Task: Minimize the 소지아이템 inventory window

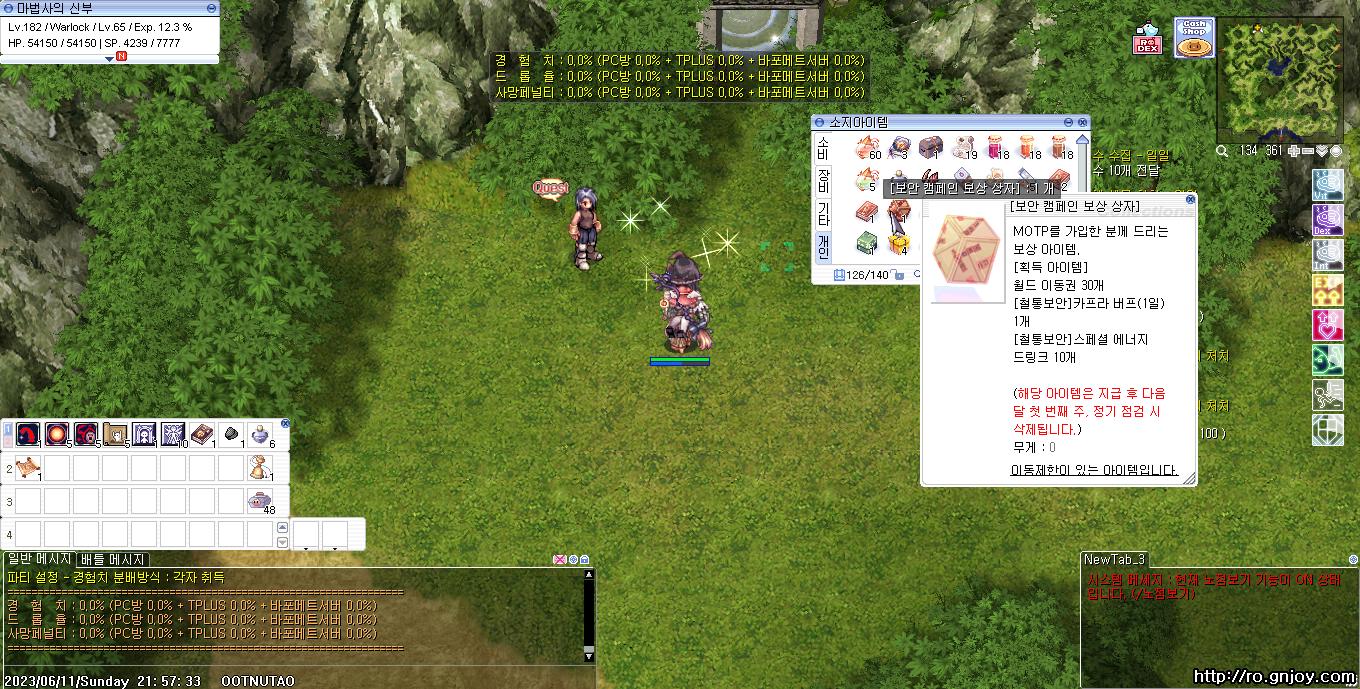Action: [1070, 122]
